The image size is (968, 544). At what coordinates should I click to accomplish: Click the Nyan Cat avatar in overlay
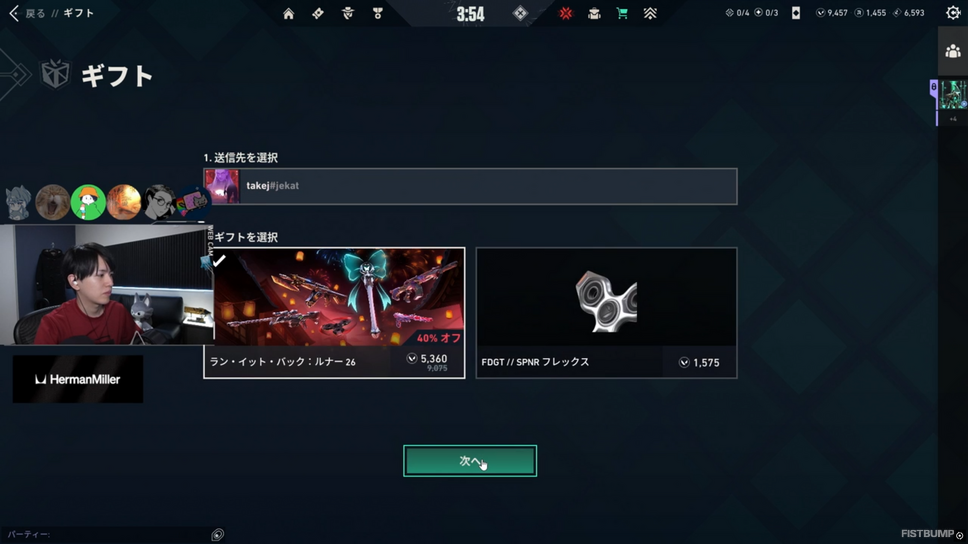(193, 203)
